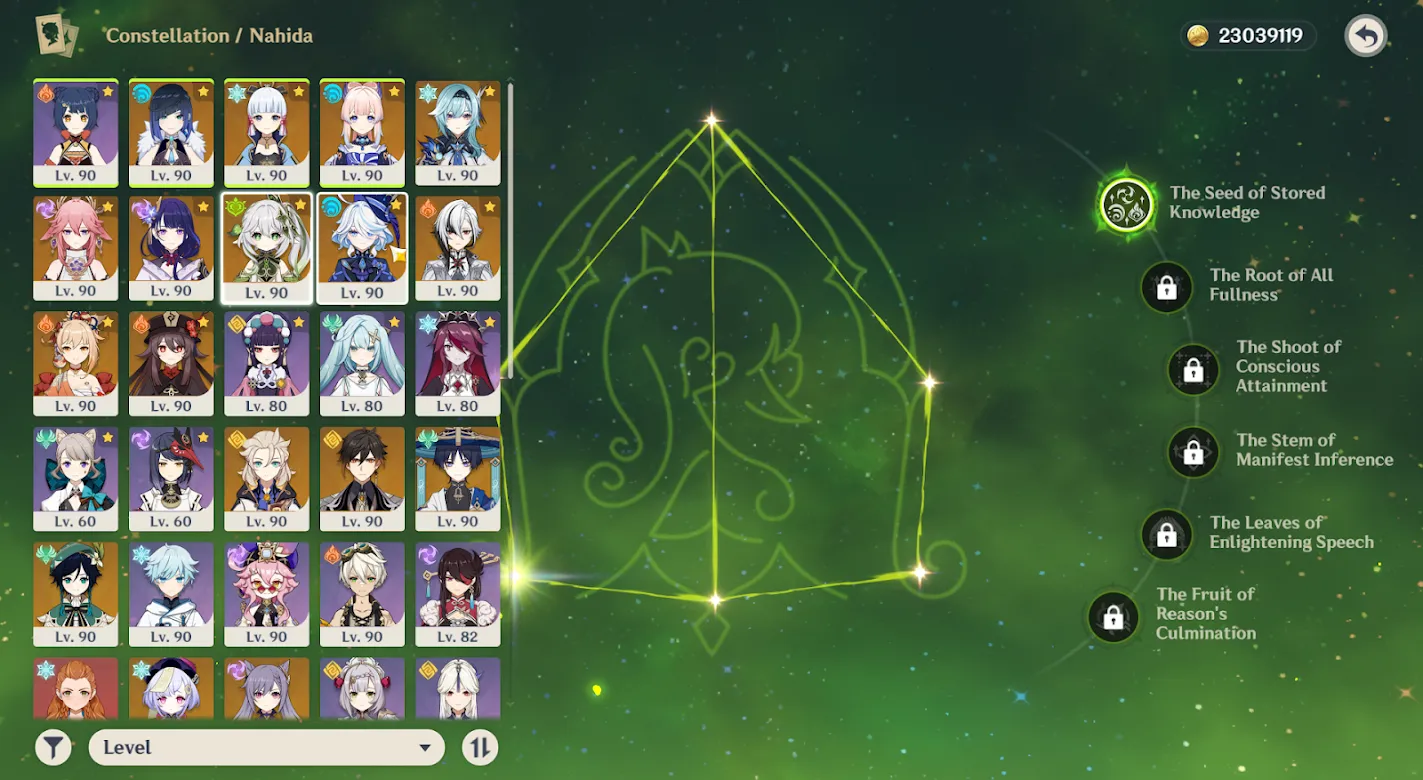Click the lock icon on The Root of All Fullness
This screenshot has height=780, width=1423.
(x=1166, y=285)
